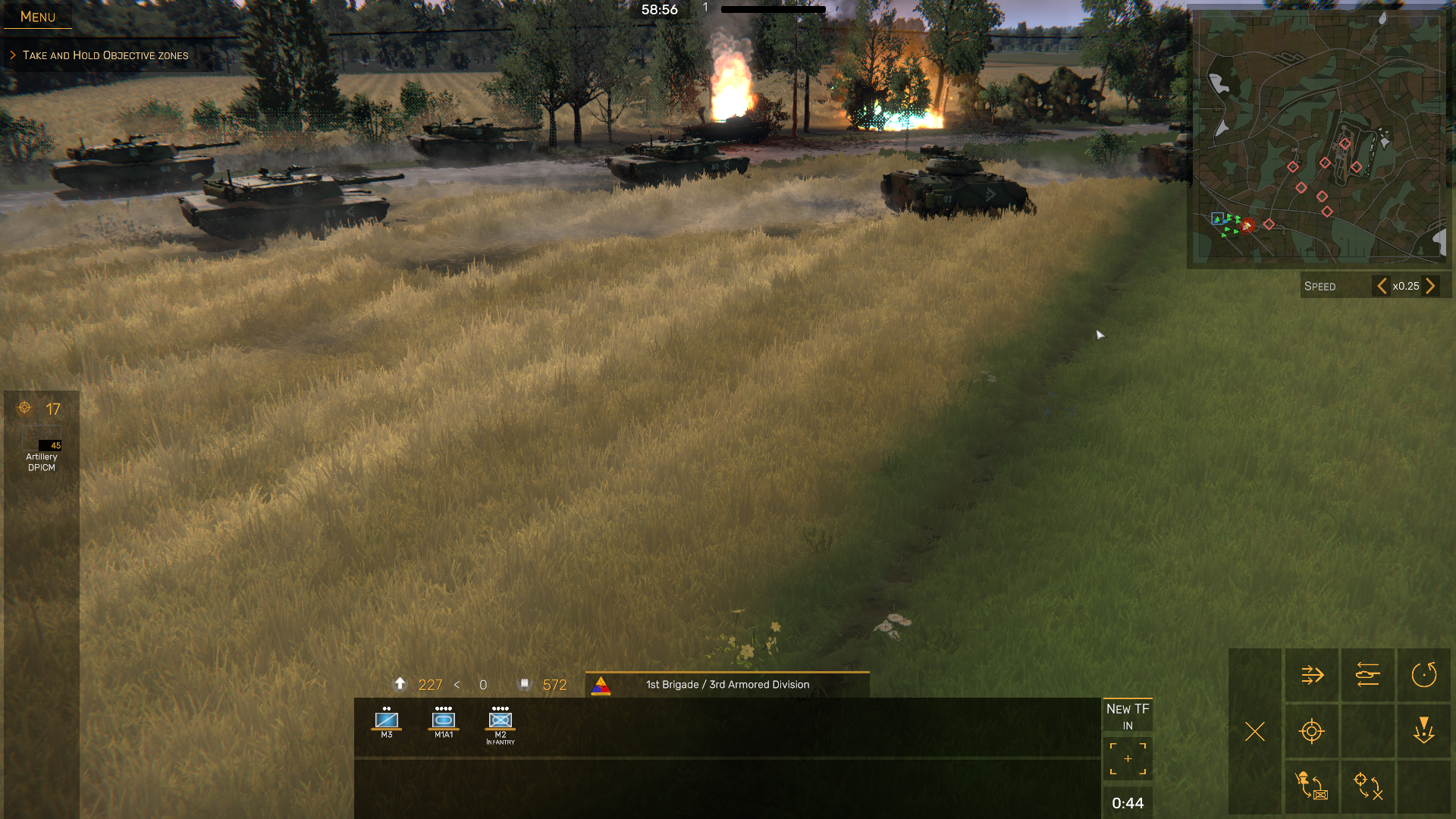Screen dimensions: 1456x819
Task: Activate the tank reverse move command
Action: tap(1368, 675)
